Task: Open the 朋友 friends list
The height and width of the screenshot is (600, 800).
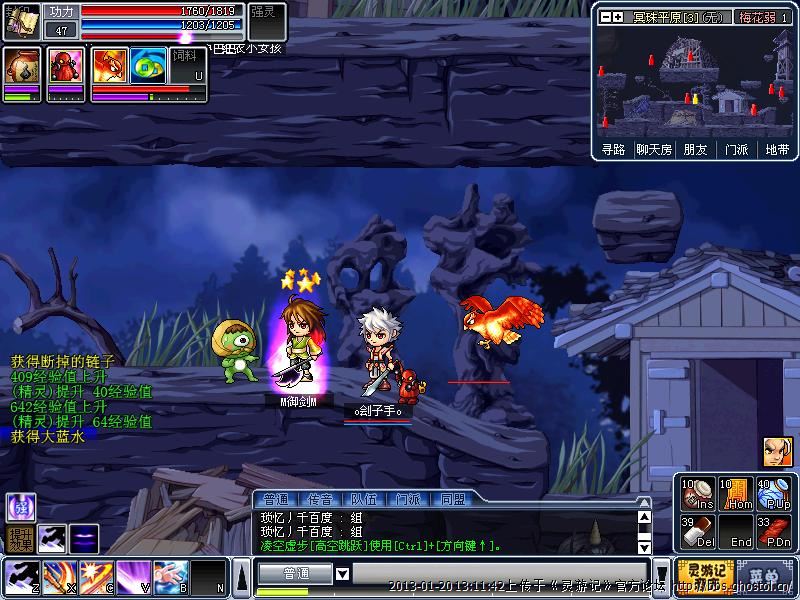Action: (695, 150)
